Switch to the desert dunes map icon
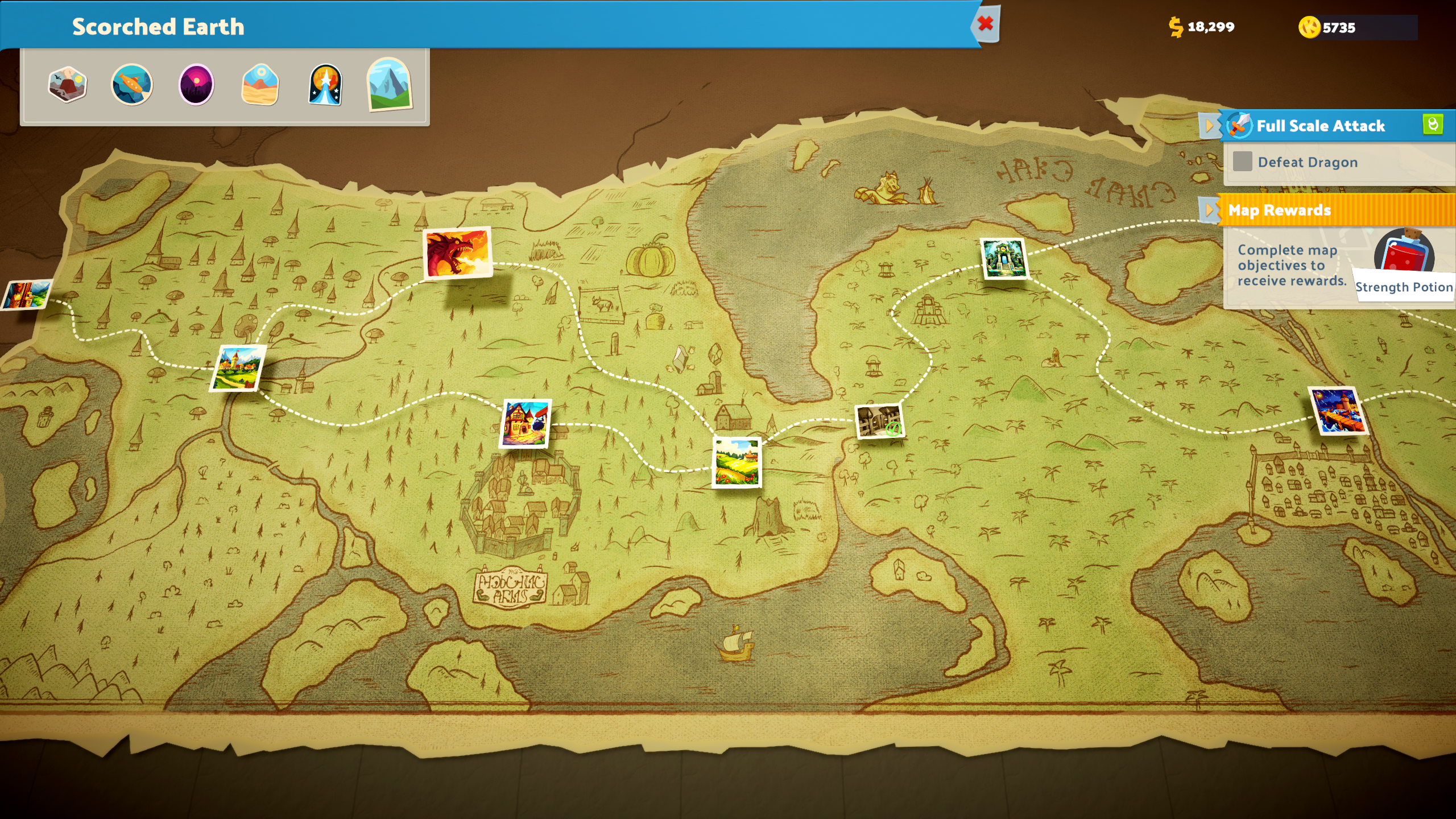The image size is (1456, 819). 260,84
